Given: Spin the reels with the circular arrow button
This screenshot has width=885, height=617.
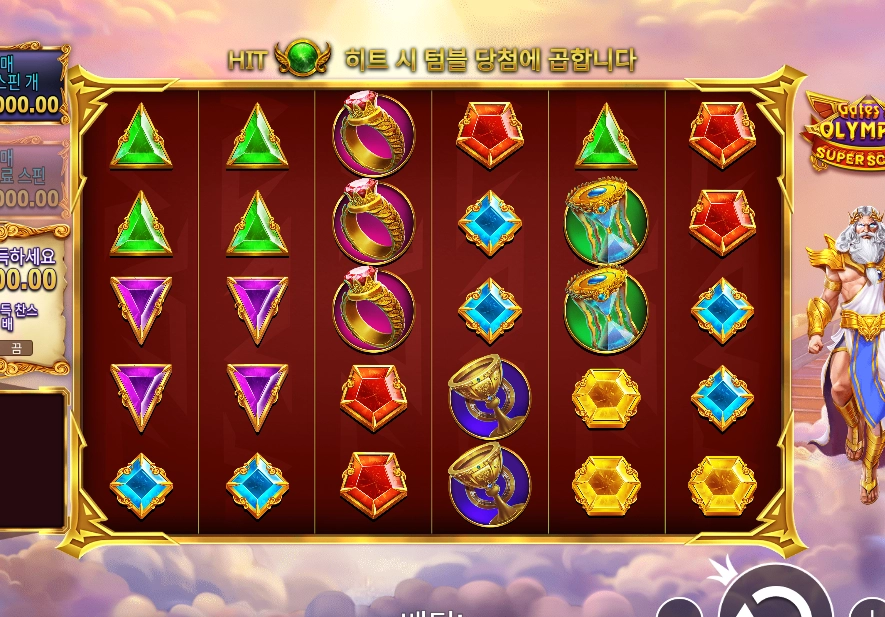Looking at the screenshot, I should pyautogui.click(x=775, y=598).
